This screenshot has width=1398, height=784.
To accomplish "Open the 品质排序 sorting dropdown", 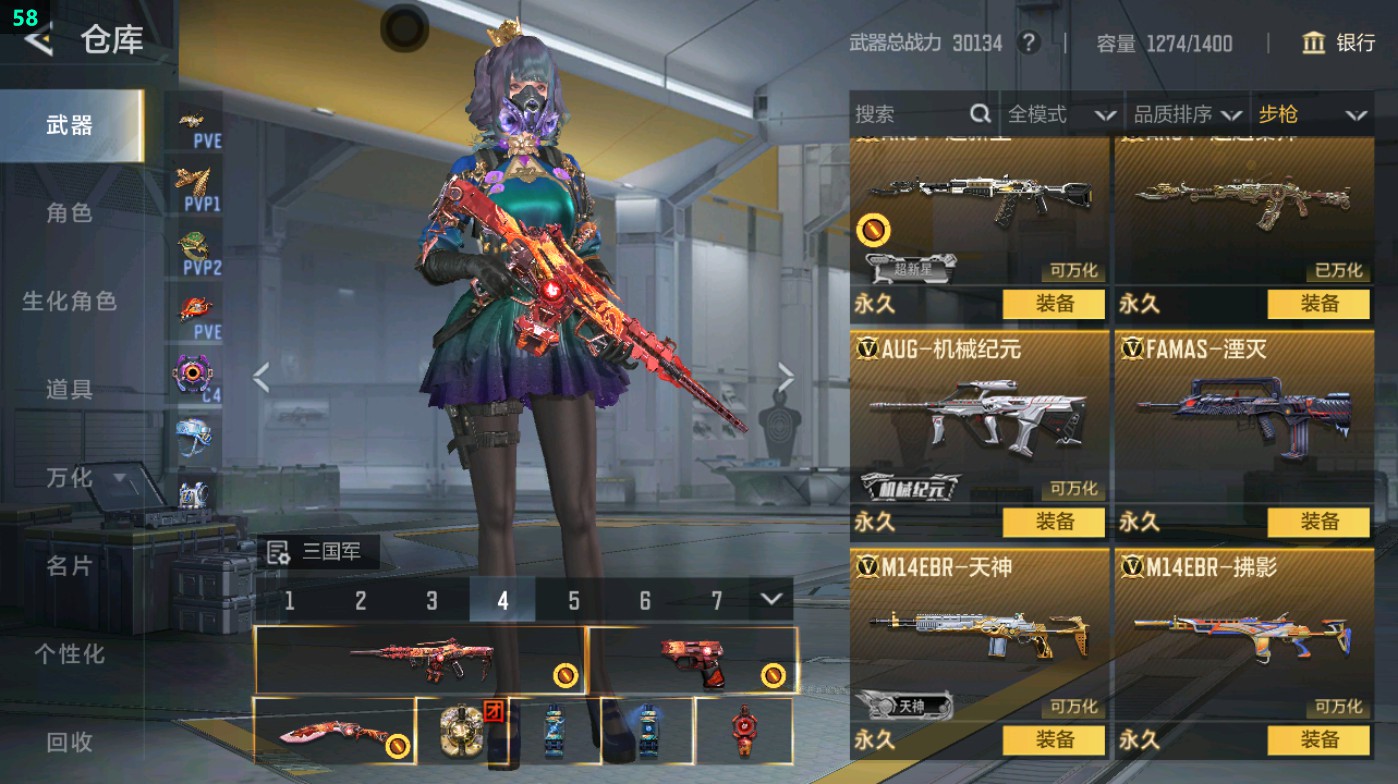I will (x=1188, y=115).
